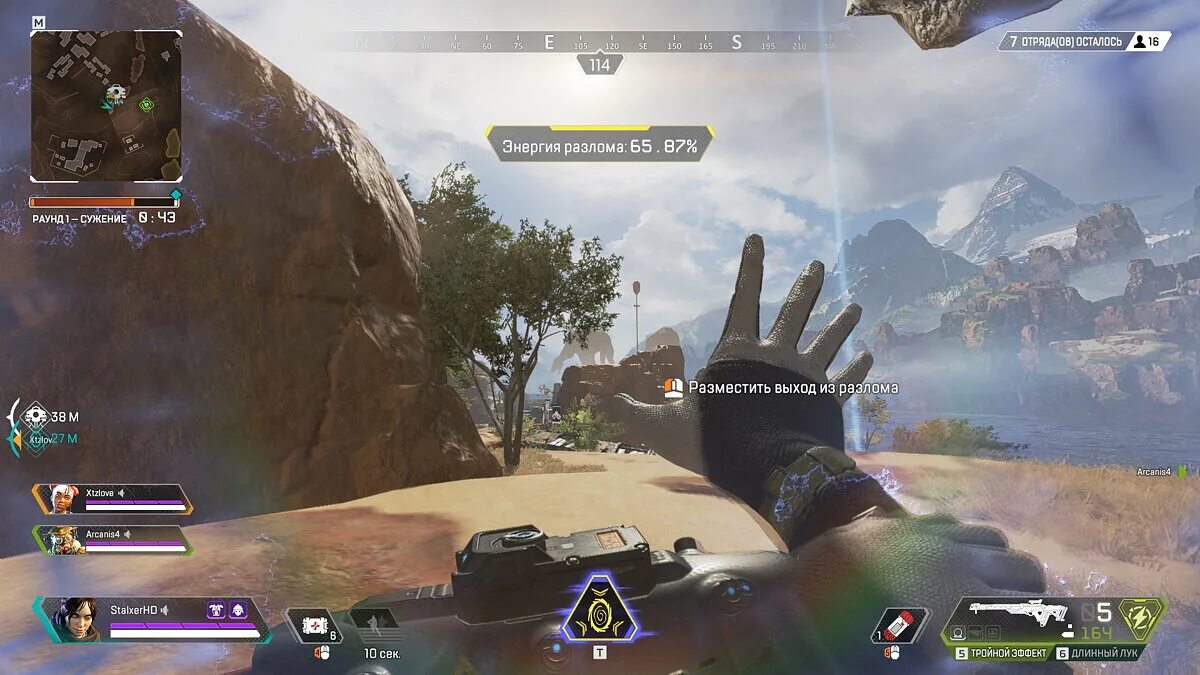Activate the tactical ability on 10 sec cooldown

coord(376,626)
